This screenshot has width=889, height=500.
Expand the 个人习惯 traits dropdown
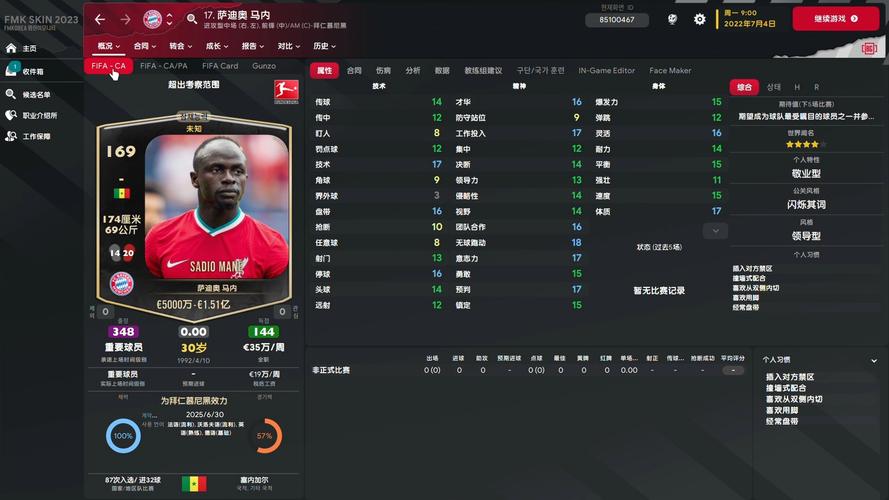[873, 360]
